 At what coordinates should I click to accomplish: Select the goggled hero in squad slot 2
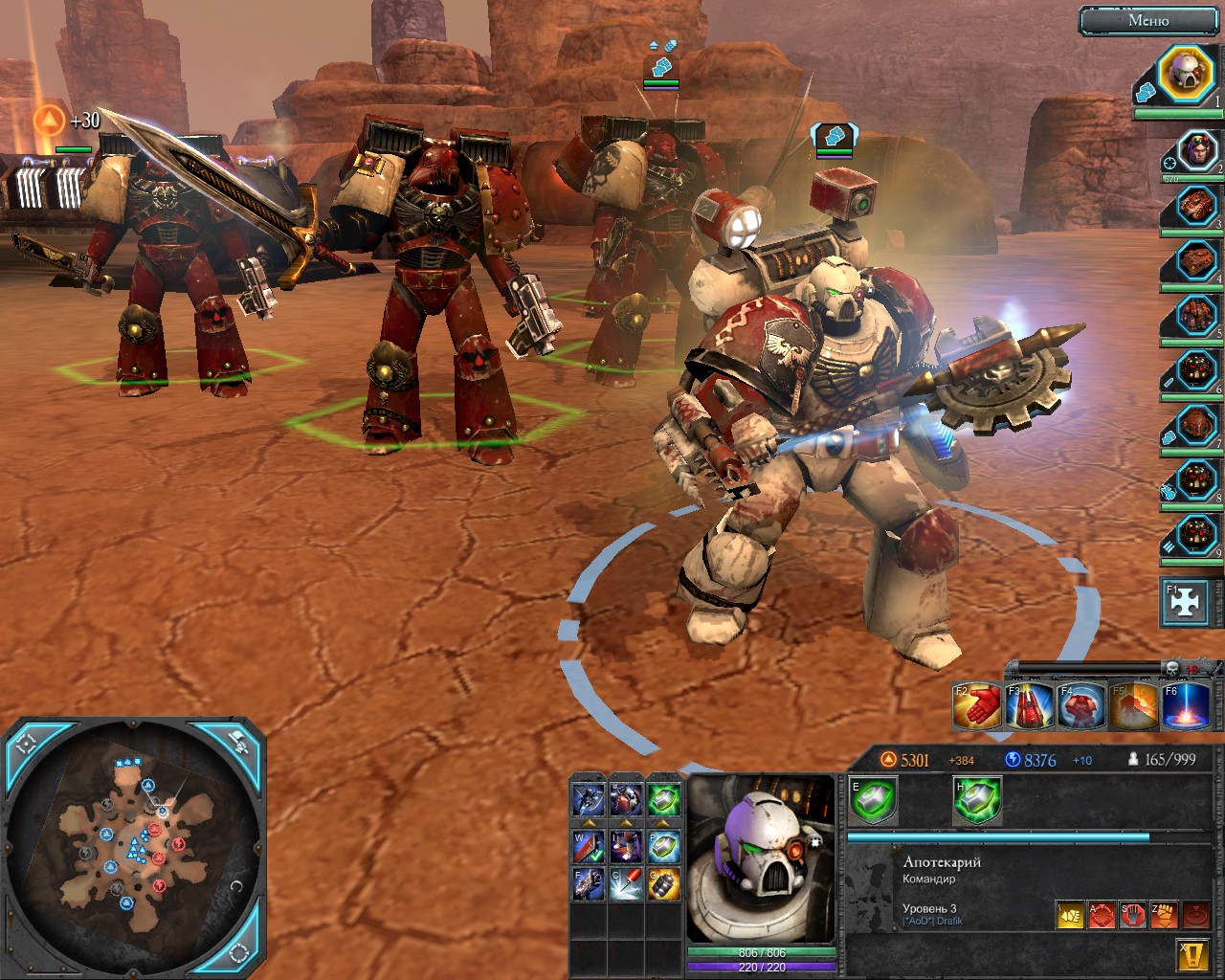tap(1192, 152)
